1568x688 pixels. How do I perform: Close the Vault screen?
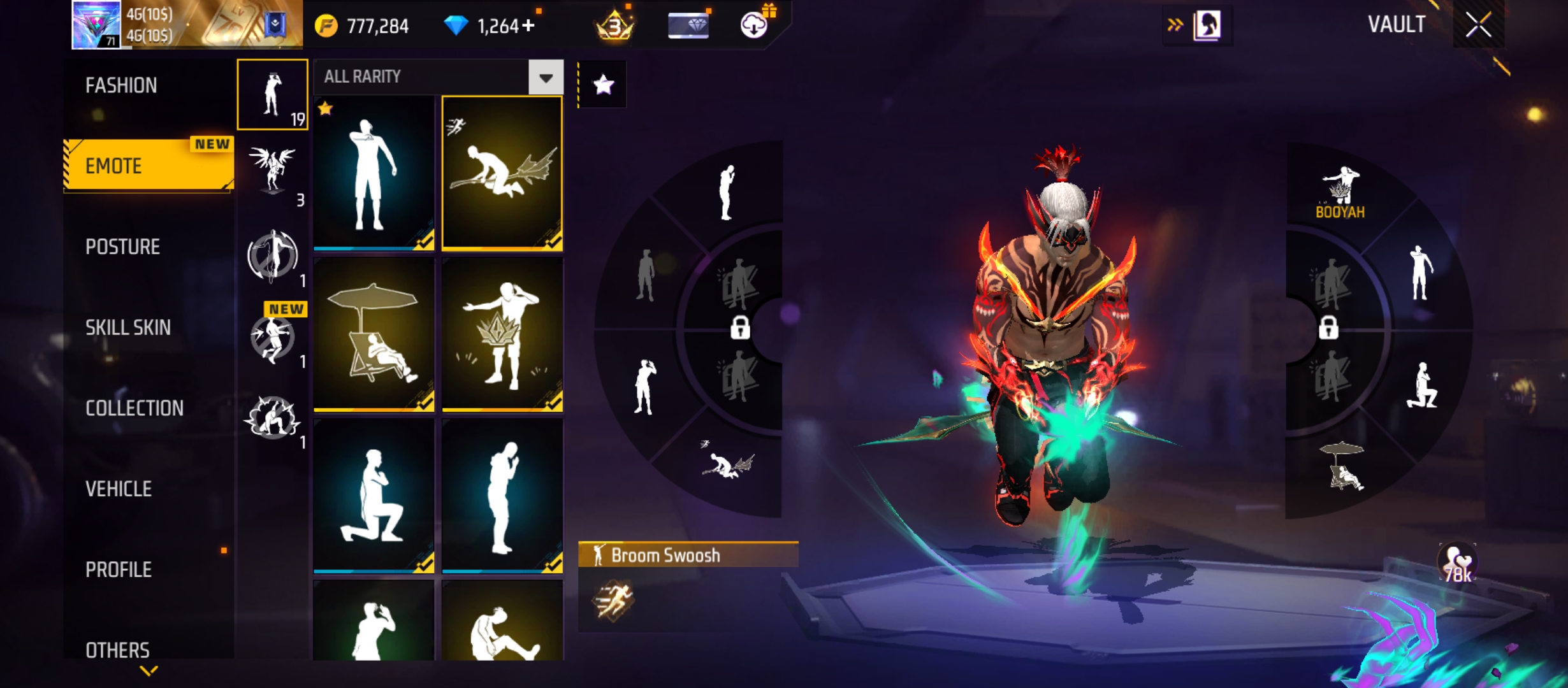pyautogui.click(x=1478, y=25)
